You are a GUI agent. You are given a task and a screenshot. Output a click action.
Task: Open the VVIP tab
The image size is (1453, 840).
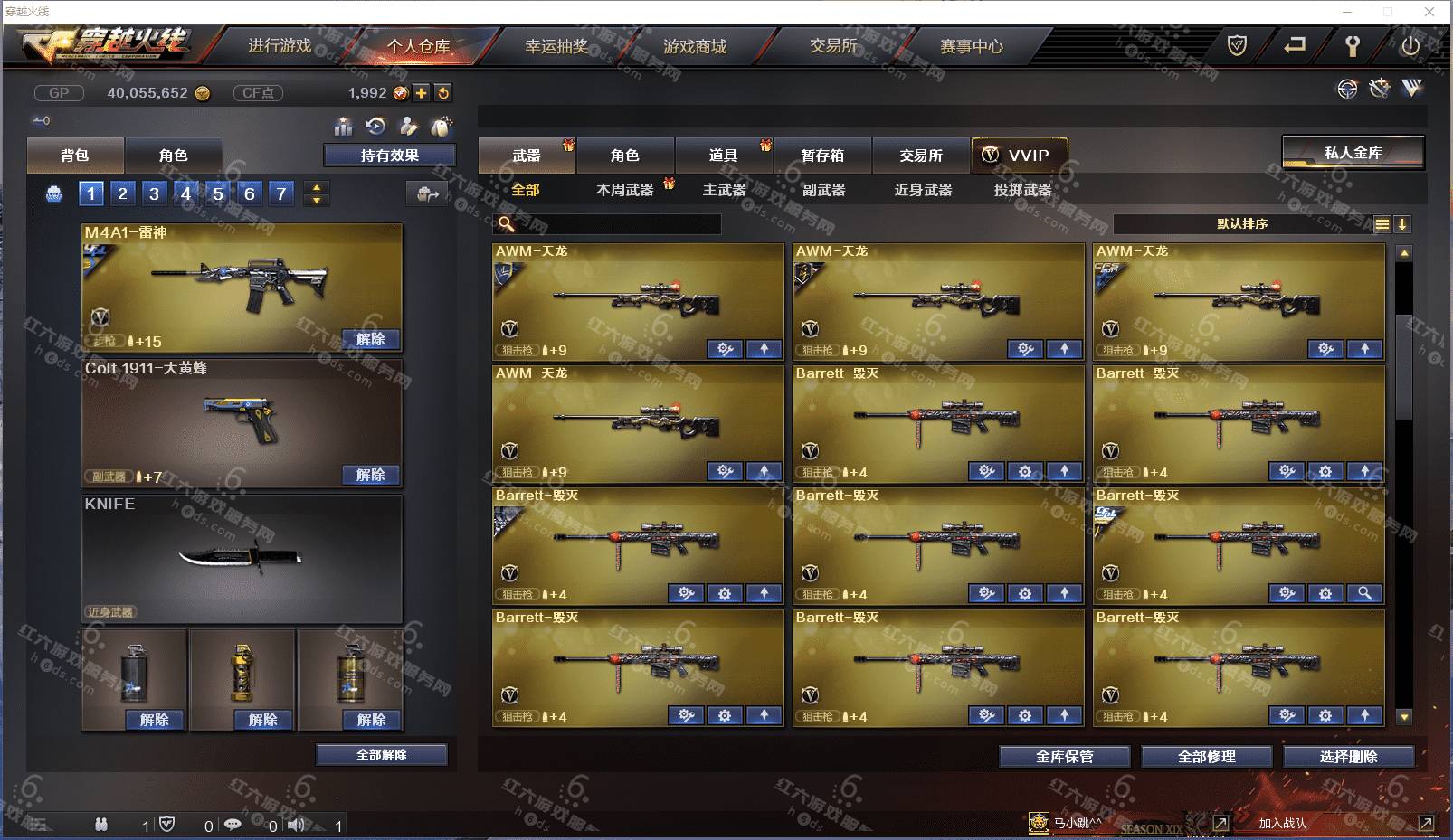tap(1019, 156)
